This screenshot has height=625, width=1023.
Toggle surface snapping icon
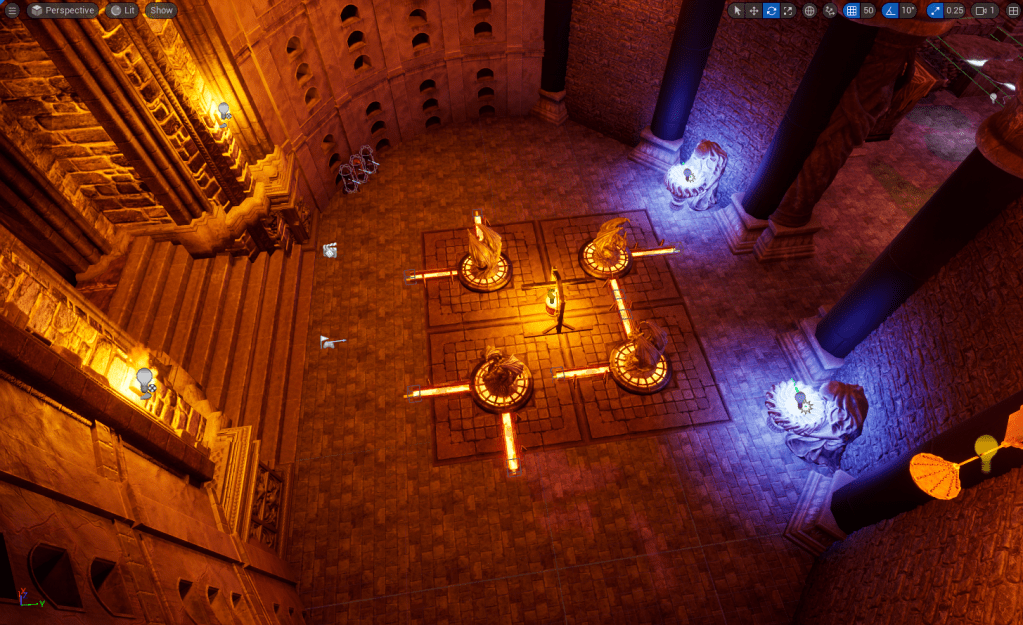[830, 11]
